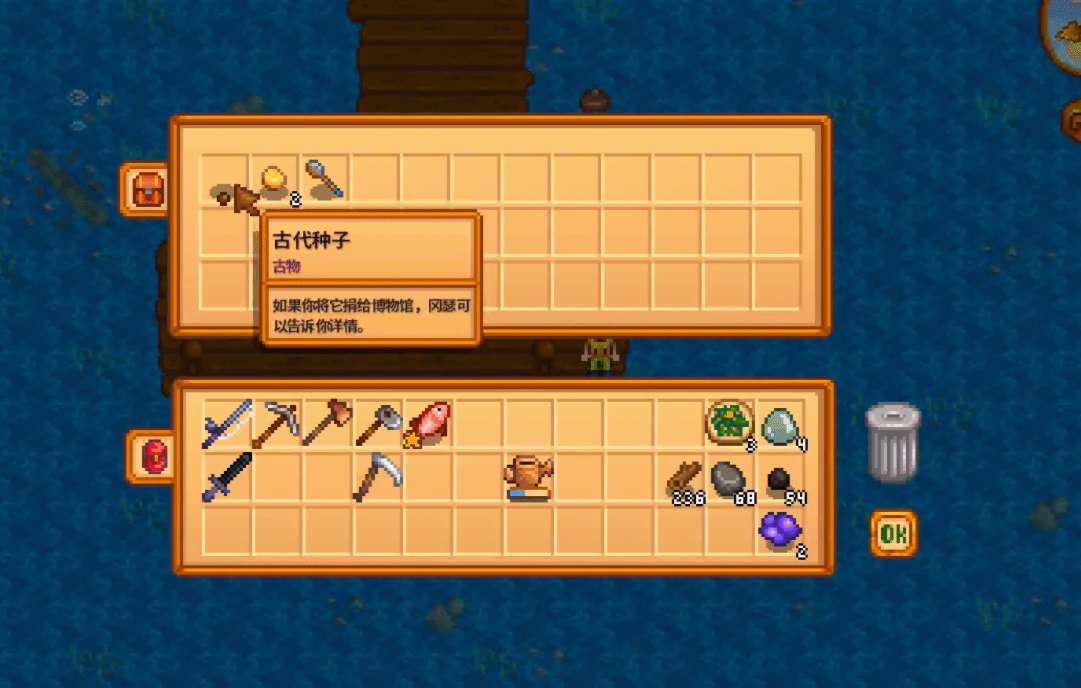This screenshot has width=1081, height=688.
Task: Pick the hoe from the inventory
Action: click(x=378, y=424)
